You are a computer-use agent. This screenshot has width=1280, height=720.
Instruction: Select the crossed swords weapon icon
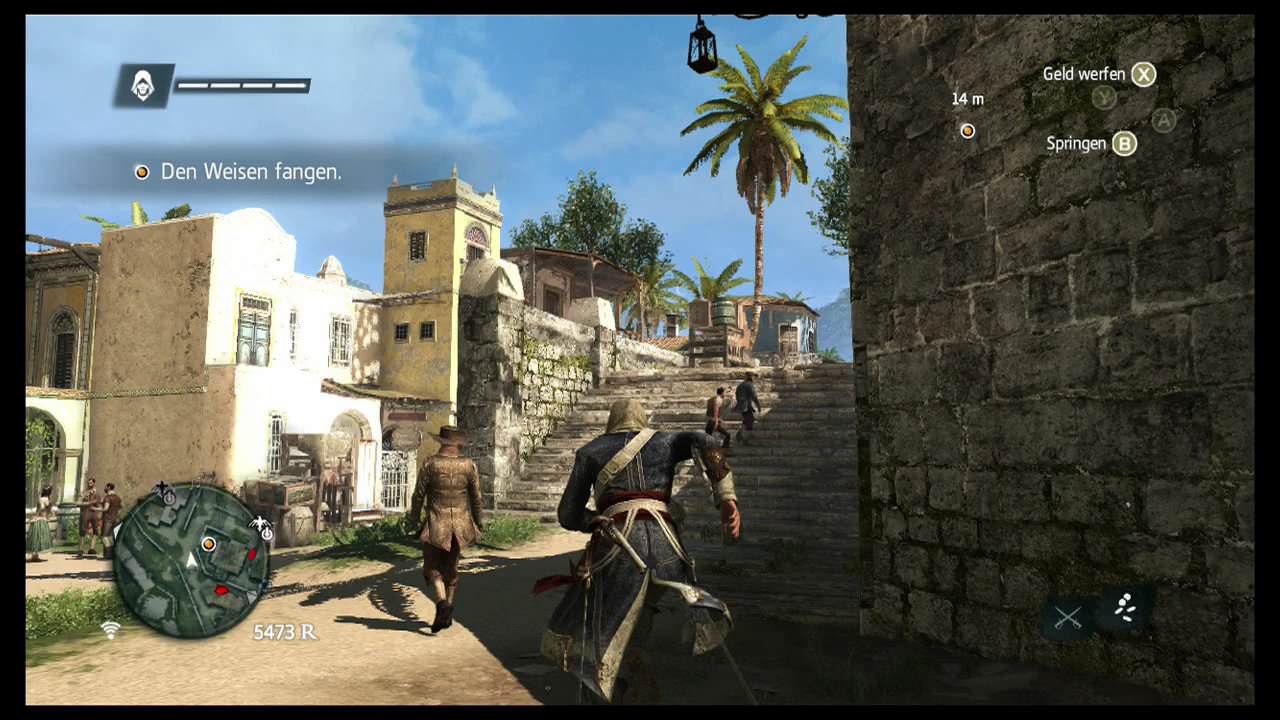[1067, 616]
